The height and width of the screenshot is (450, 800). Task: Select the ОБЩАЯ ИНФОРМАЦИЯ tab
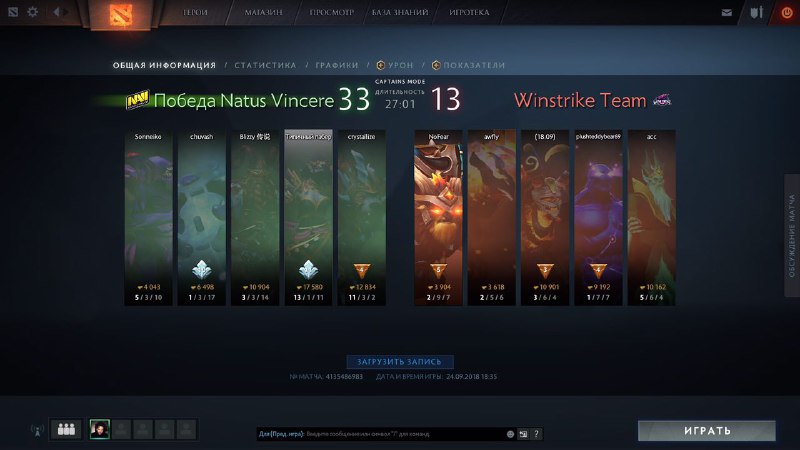coord(164,65)
